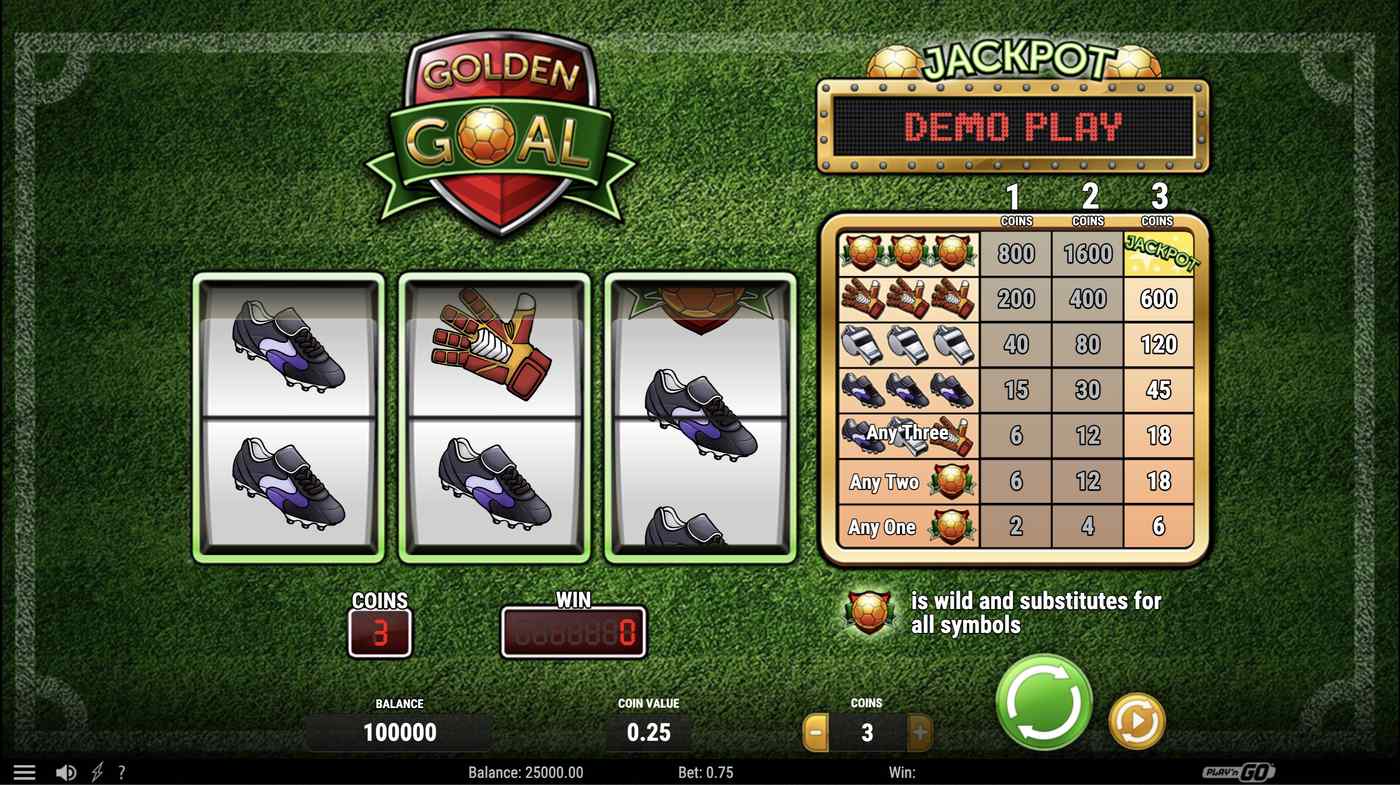The image size is (1400, 785).
Task: Decrease coins with the minus button
Action: click(x=814, y=732)
